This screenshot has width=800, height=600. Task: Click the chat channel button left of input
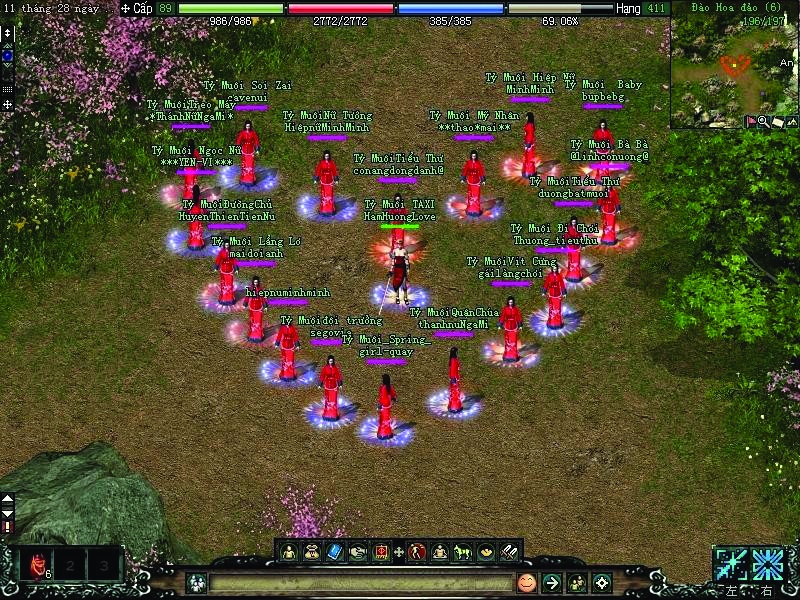pyautogui.click(x=196, y=583)
